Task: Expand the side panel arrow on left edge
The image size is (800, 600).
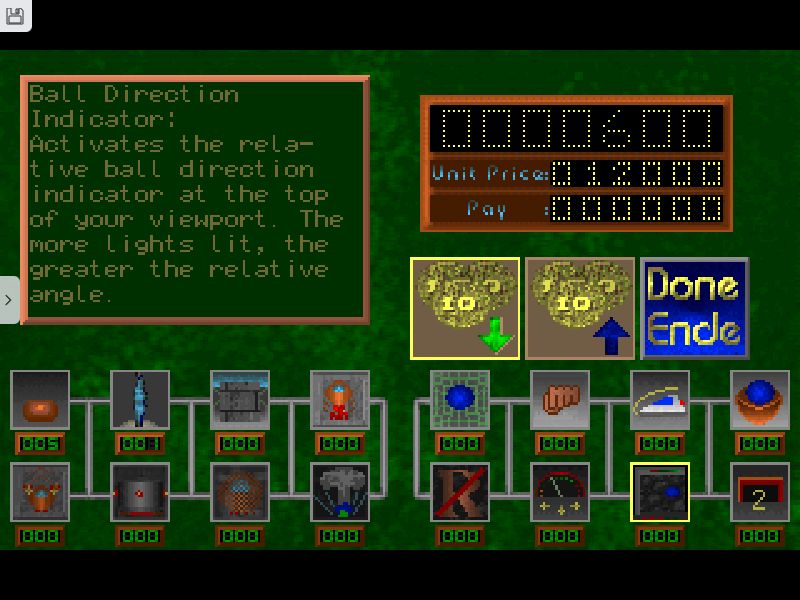Action: [x=8, y=300]
